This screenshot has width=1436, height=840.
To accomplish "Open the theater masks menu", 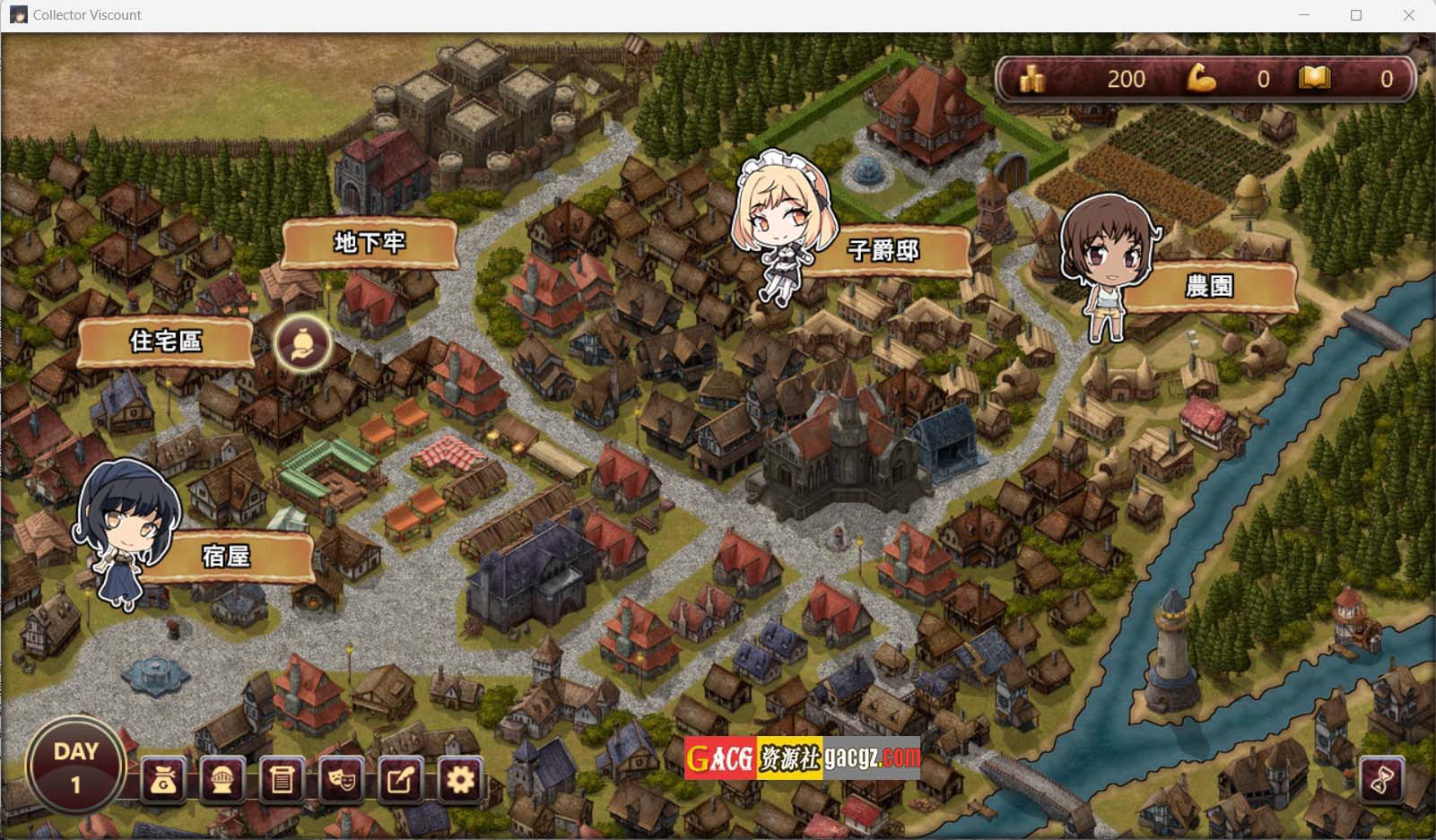I will (341, 780).
